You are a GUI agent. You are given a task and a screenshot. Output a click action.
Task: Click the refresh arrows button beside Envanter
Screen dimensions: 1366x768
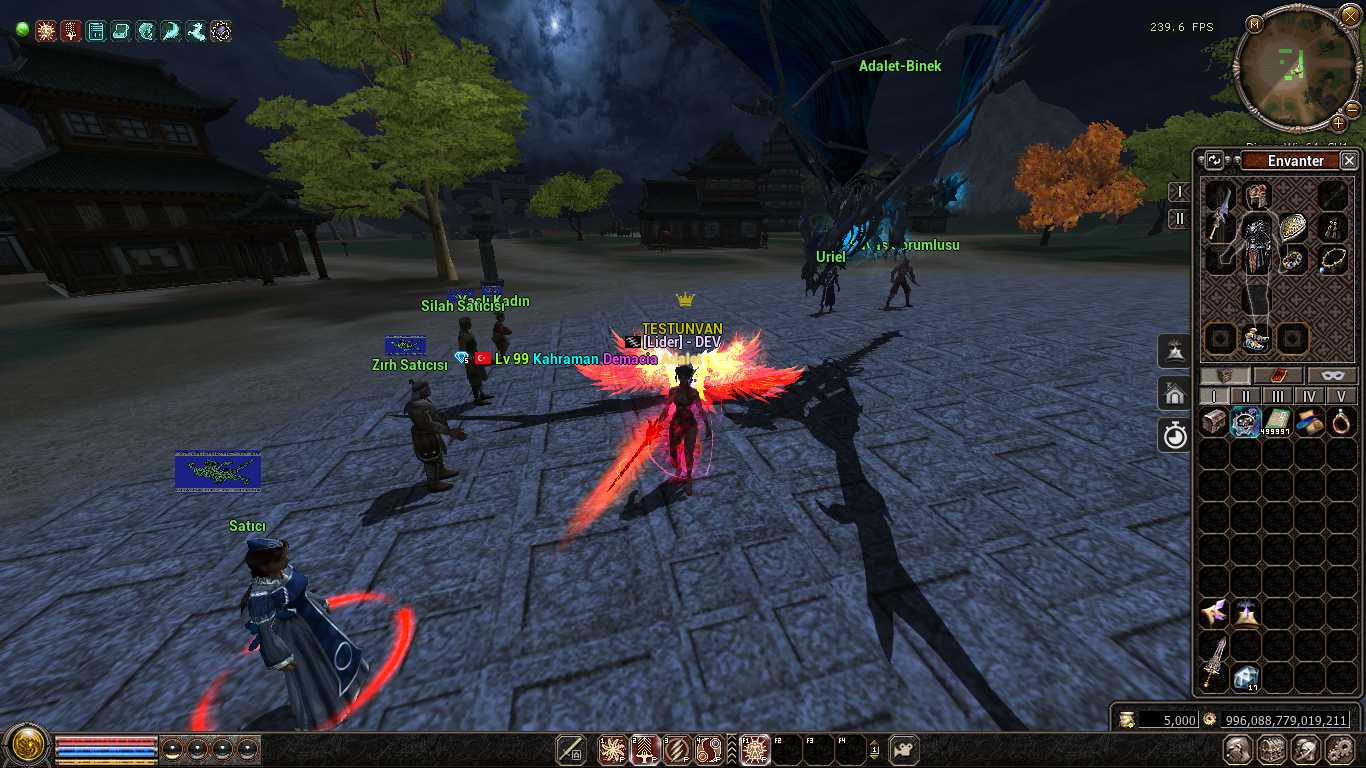click(x=1214, y=160)
